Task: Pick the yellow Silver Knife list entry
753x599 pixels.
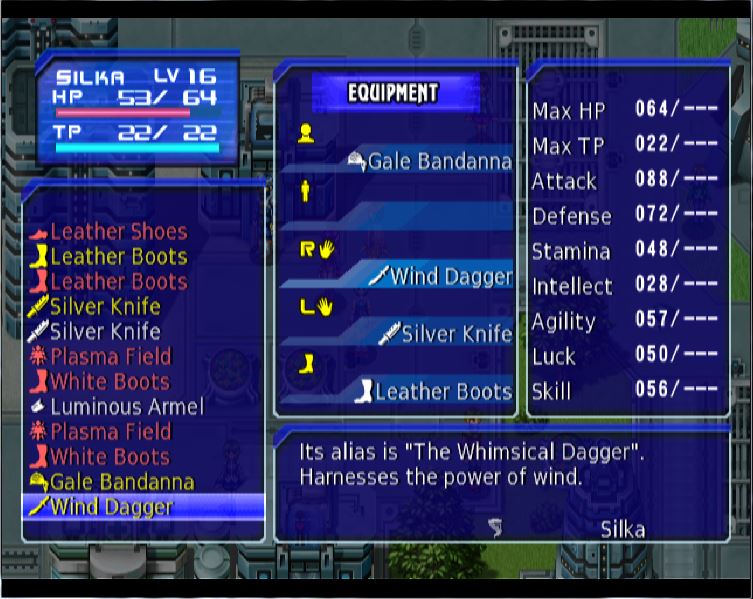Action: 105,307
